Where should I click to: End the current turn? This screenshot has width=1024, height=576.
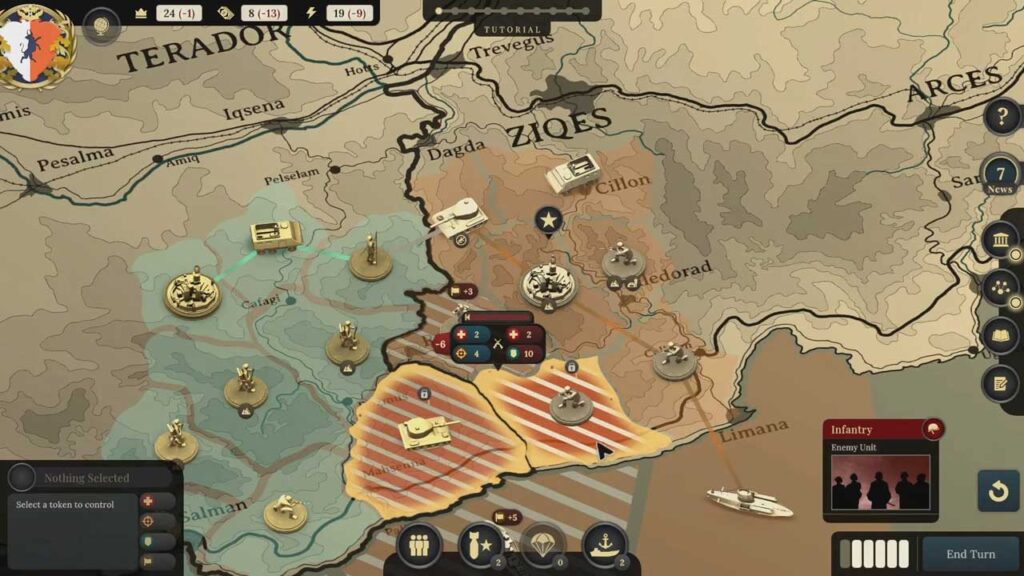[969, 554]
